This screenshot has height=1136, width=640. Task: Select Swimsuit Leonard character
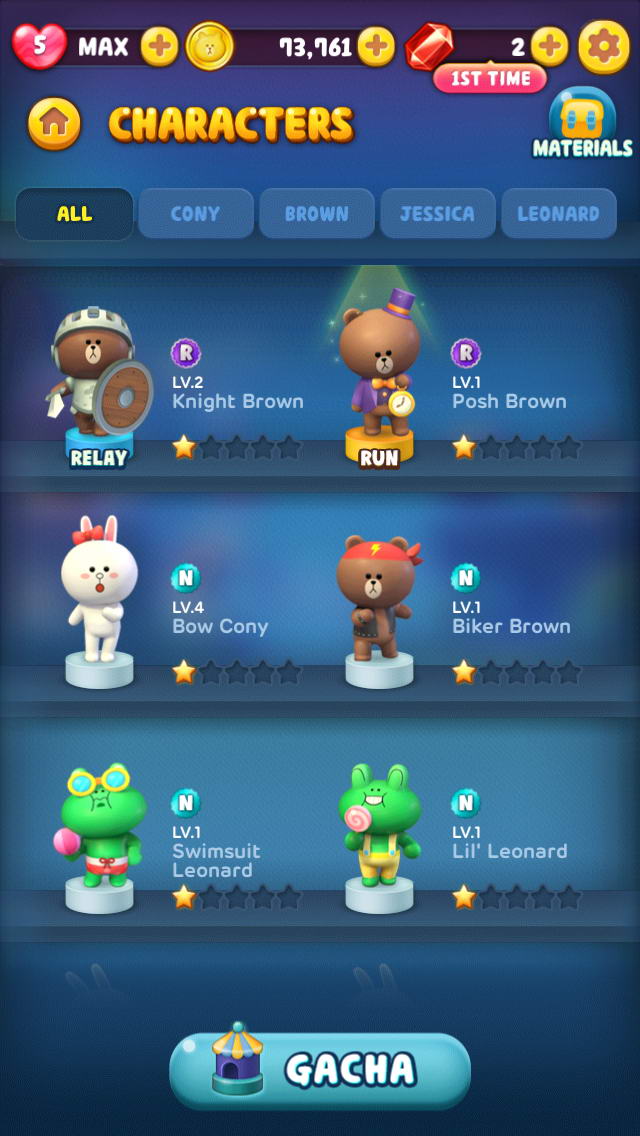100,832
